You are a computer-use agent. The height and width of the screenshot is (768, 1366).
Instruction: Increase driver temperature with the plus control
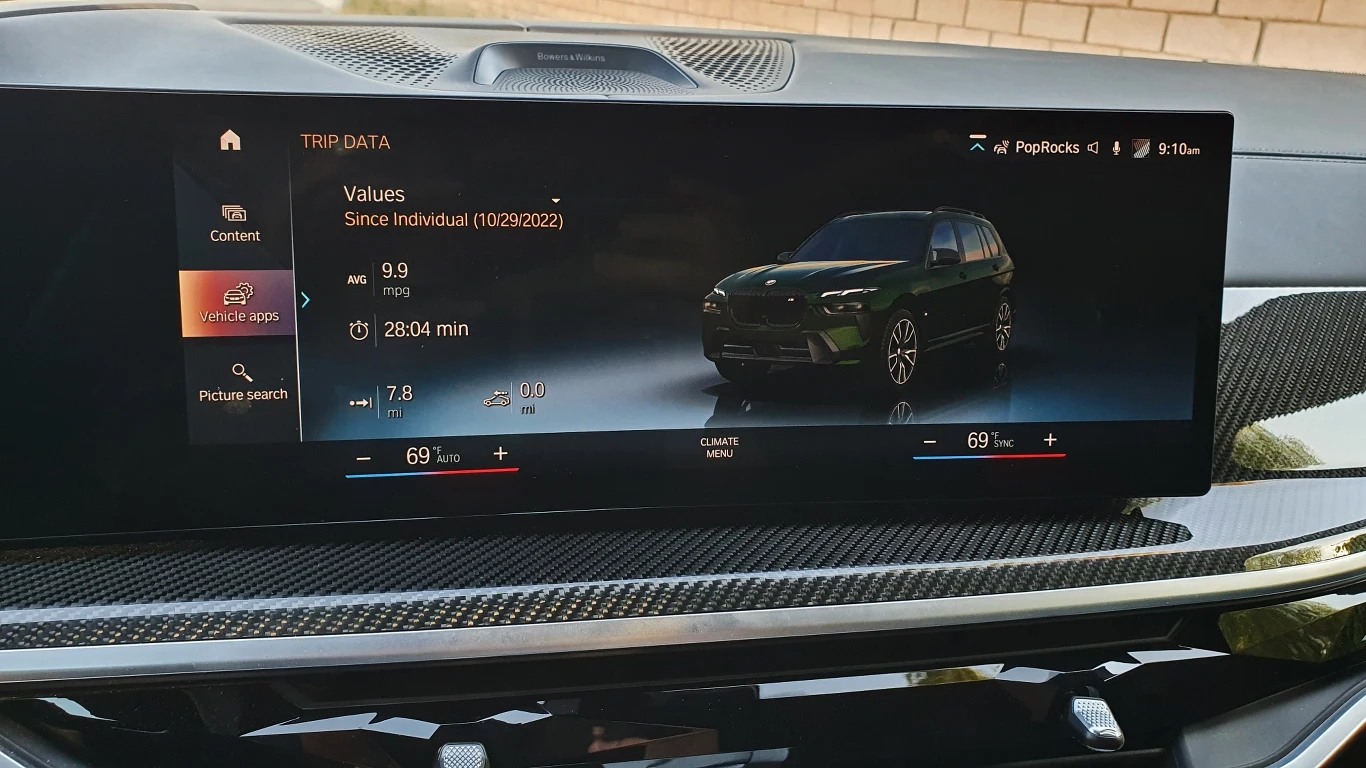[500, 454]
